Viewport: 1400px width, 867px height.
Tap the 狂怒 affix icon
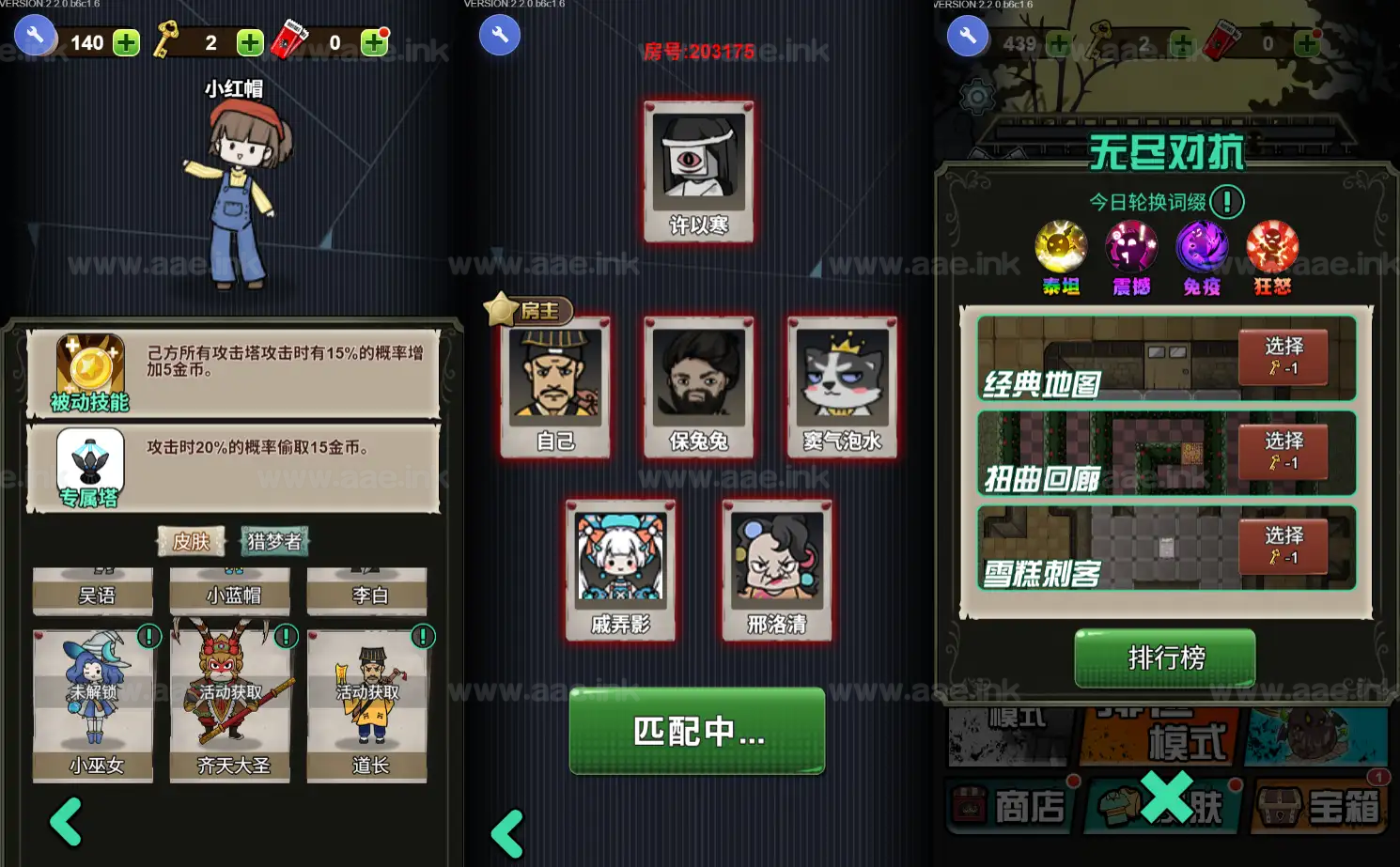coord(1272,247)
